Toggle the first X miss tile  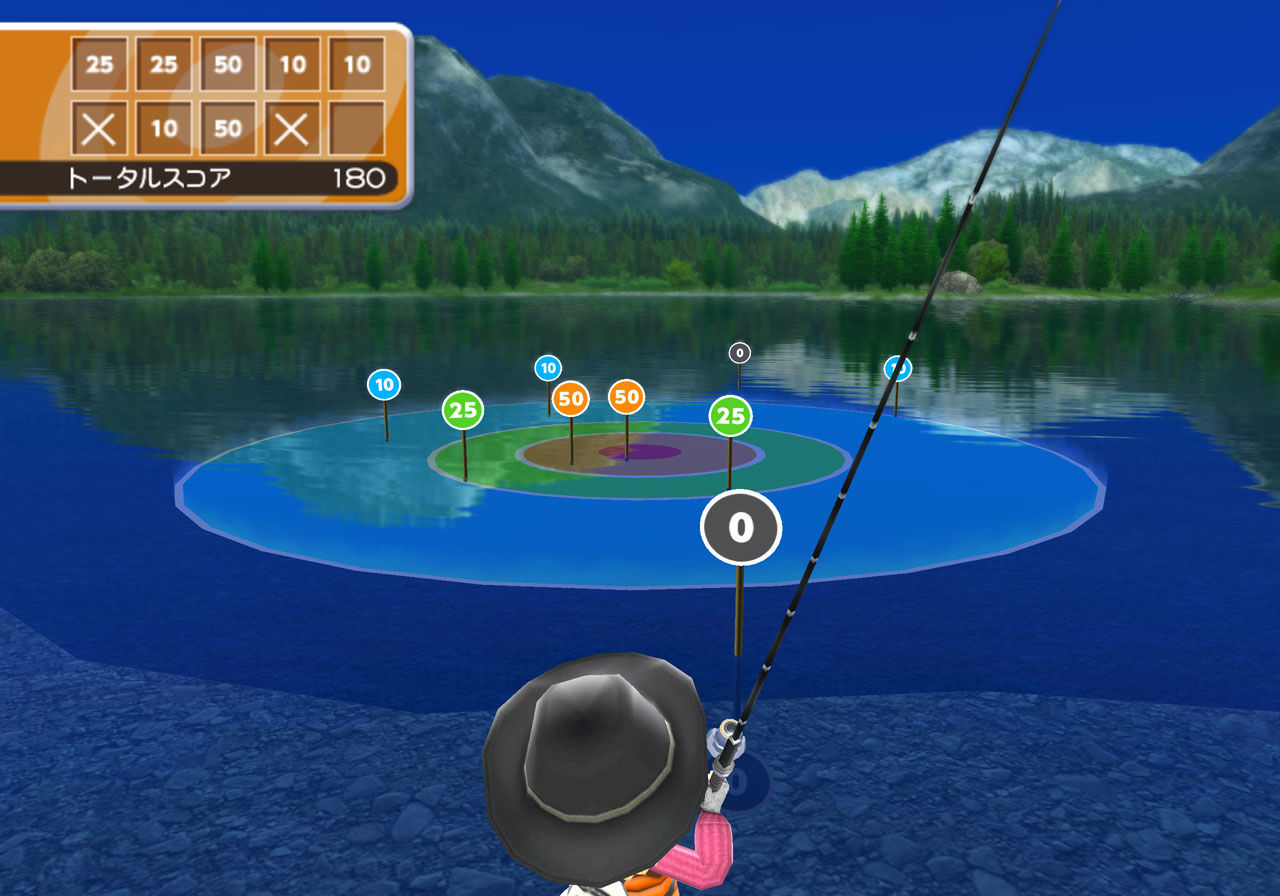click(100, 128)
